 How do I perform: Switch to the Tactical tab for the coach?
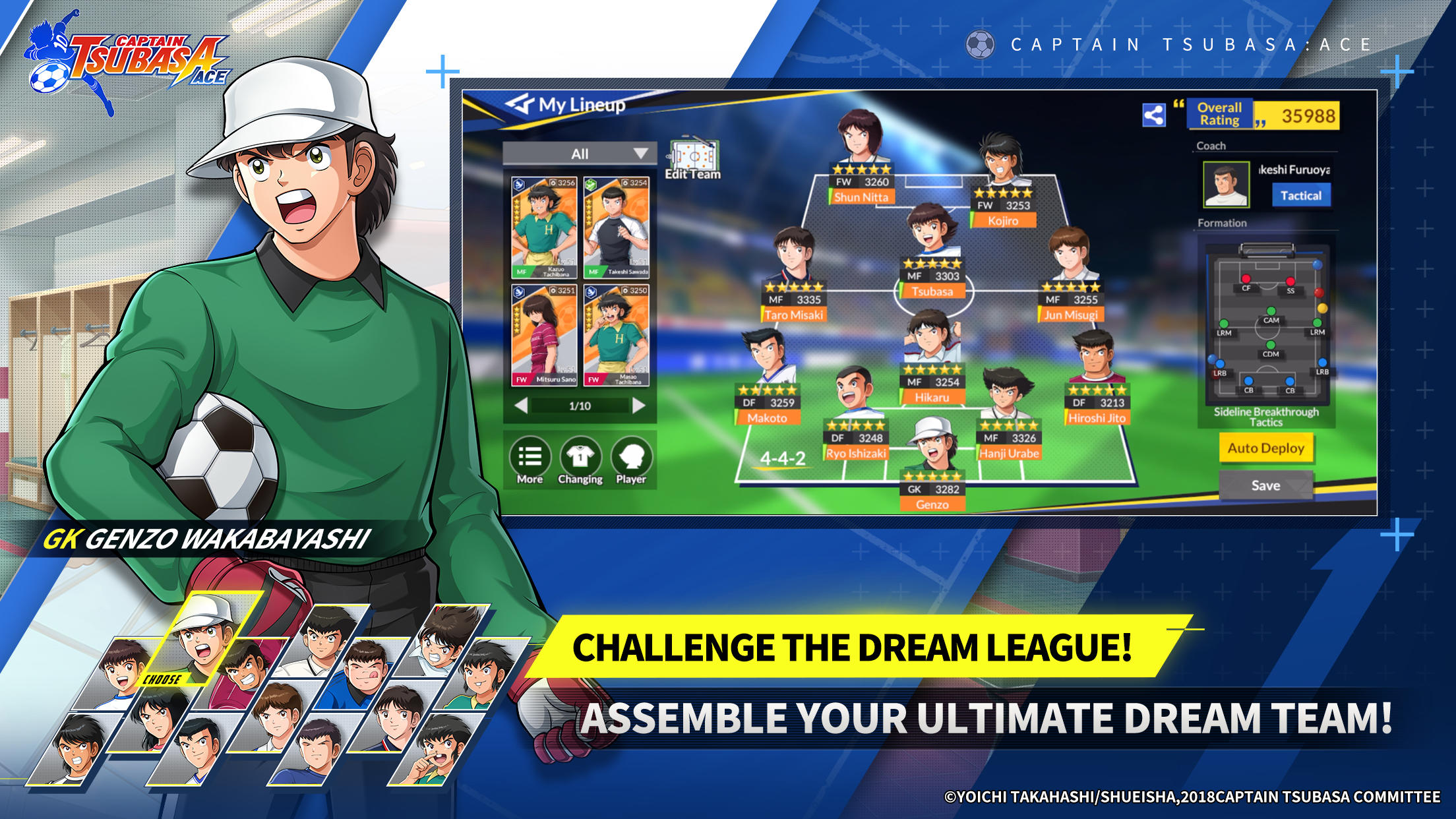click(1301, 197)
